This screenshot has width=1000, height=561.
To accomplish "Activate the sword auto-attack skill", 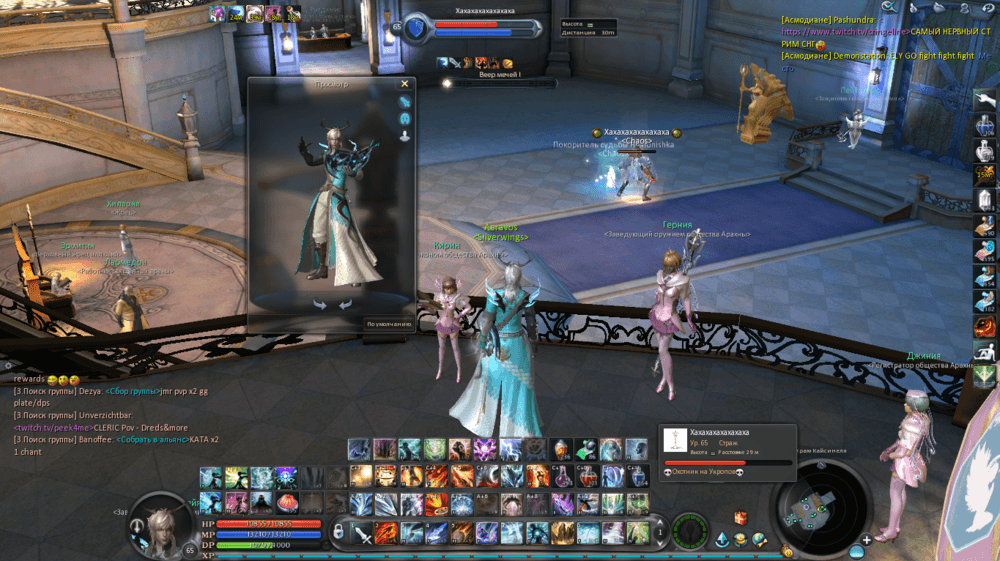I will [362, 531].
